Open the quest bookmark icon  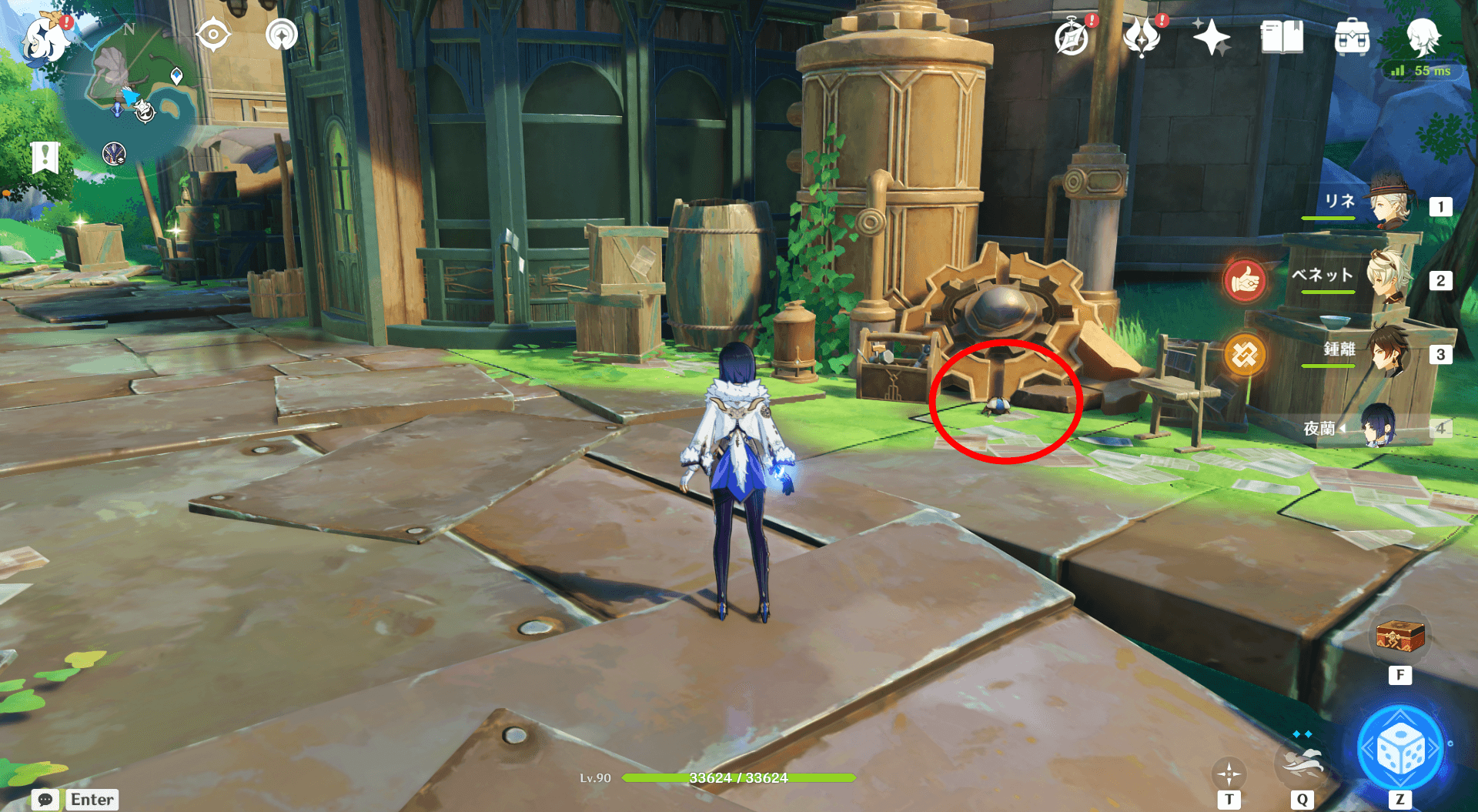click(x=45, y=157)
